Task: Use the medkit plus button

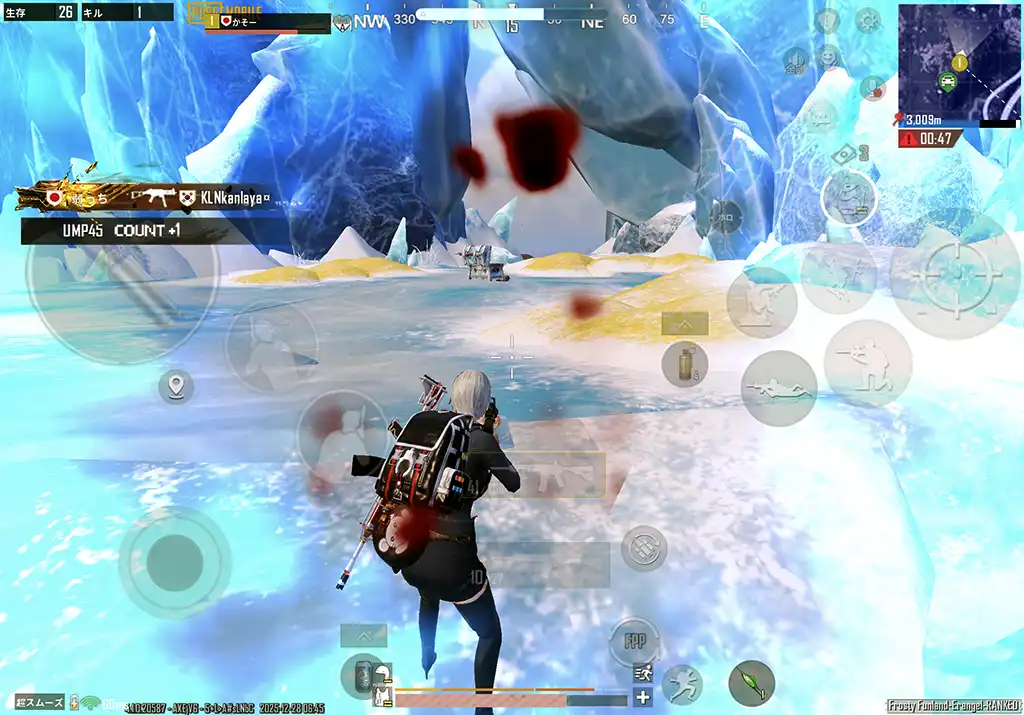Action: (x=643, y=697)
